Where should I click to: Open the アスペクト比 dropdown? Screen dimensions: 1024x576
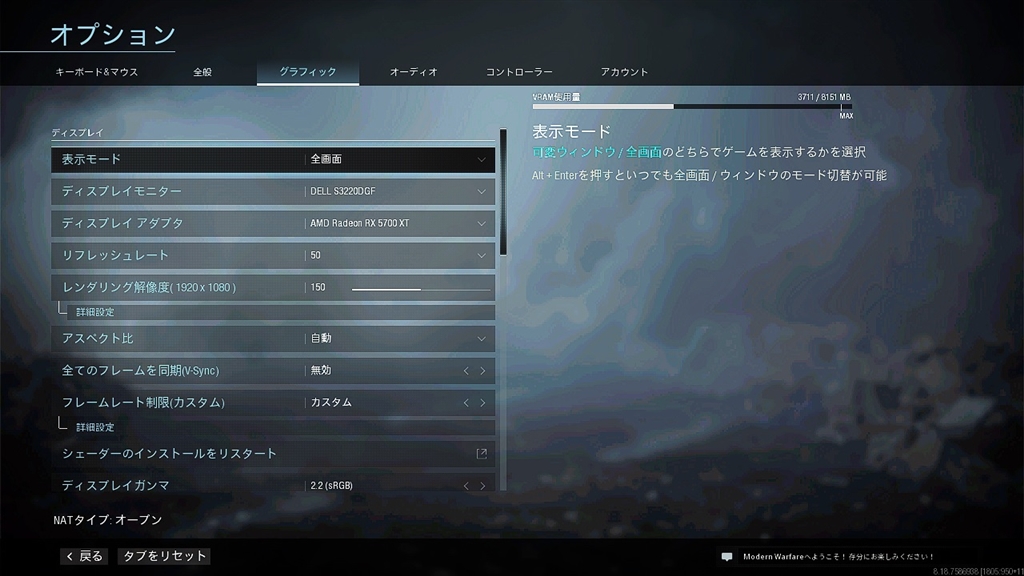398,338
